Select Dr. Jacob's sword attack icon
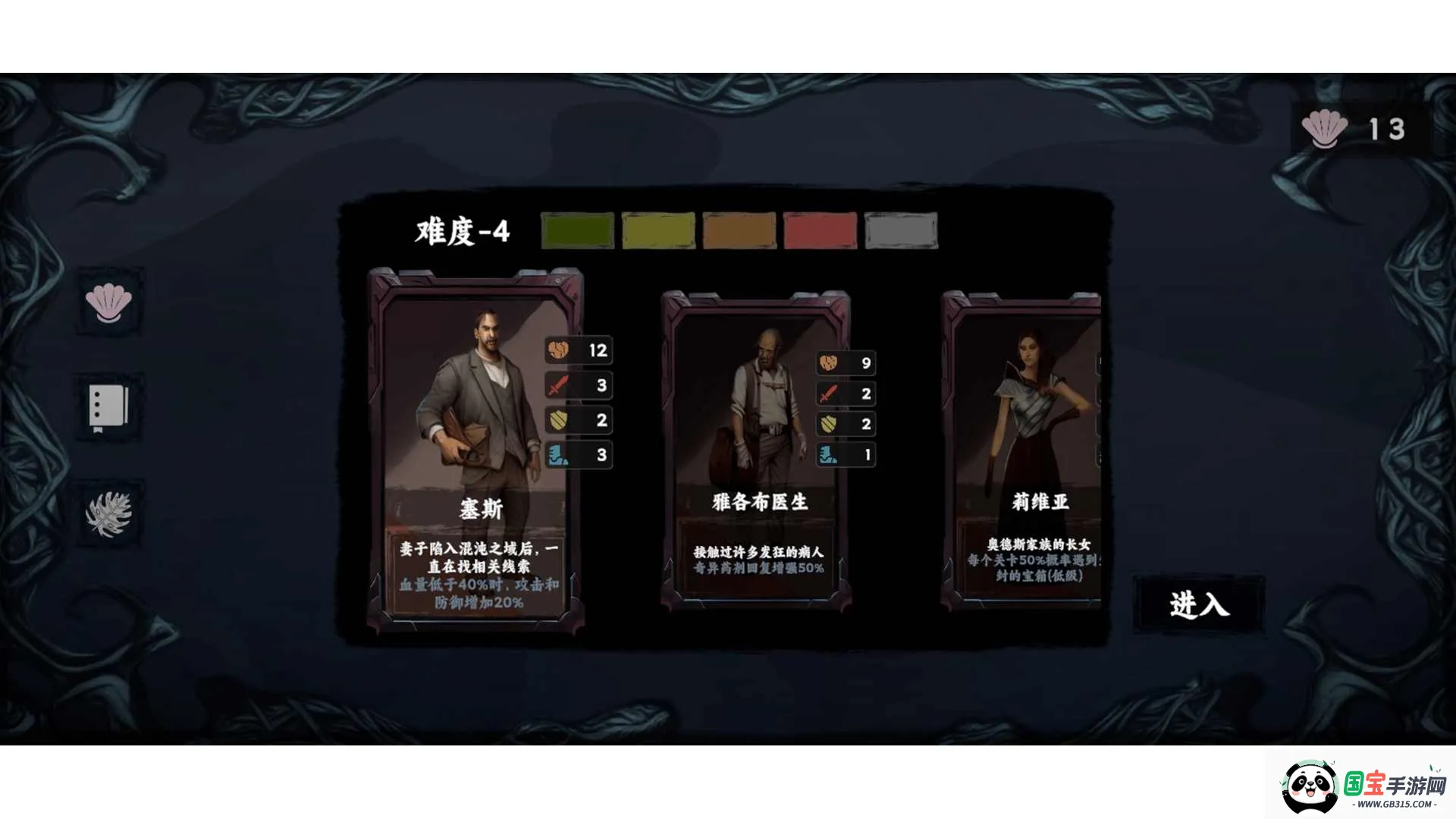This screenshot has width=1456, height=819. [x=827, y=394]
